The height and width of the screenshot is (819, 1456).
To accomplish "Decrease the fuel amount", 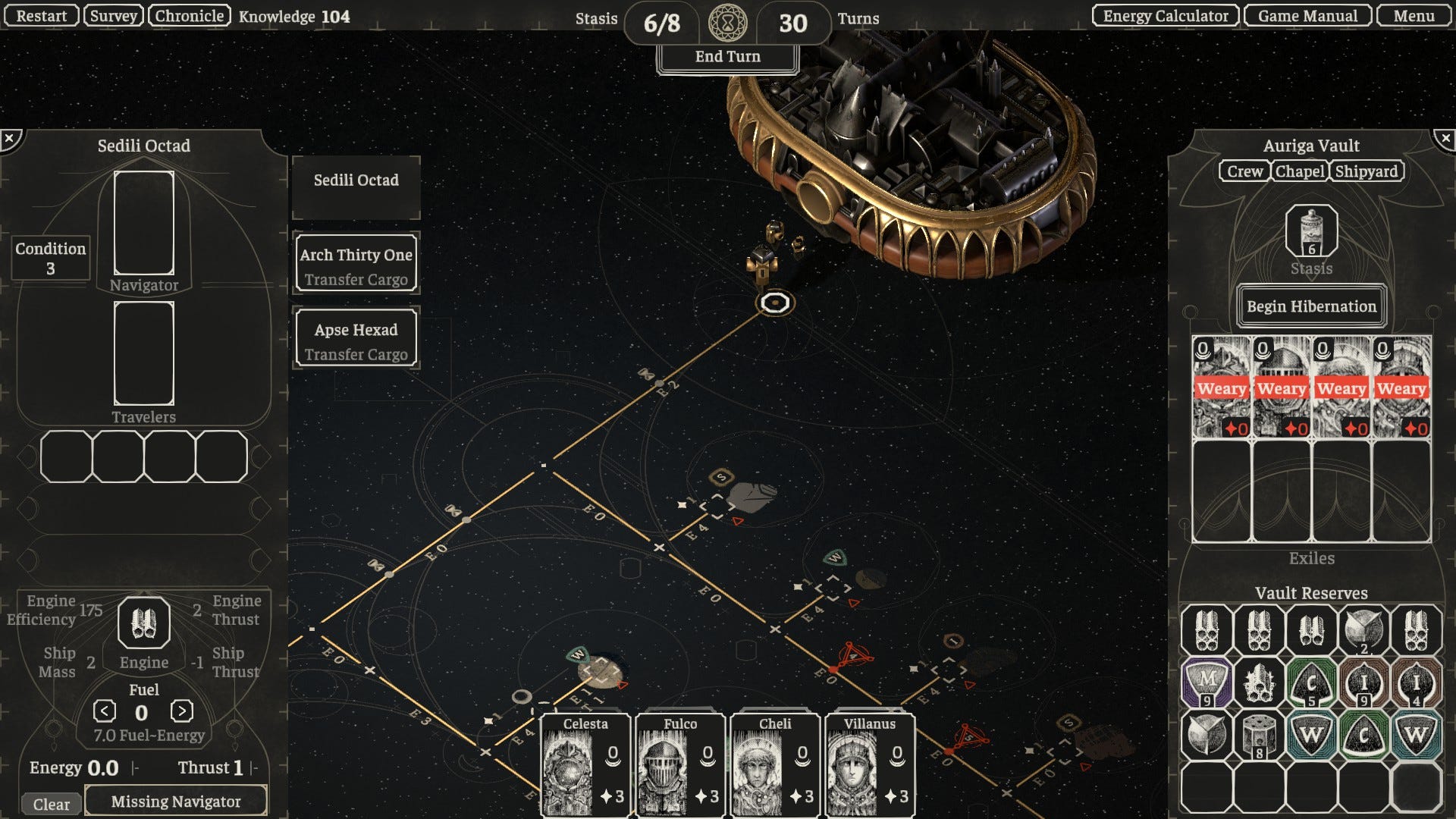I will [x=105, y=711].
